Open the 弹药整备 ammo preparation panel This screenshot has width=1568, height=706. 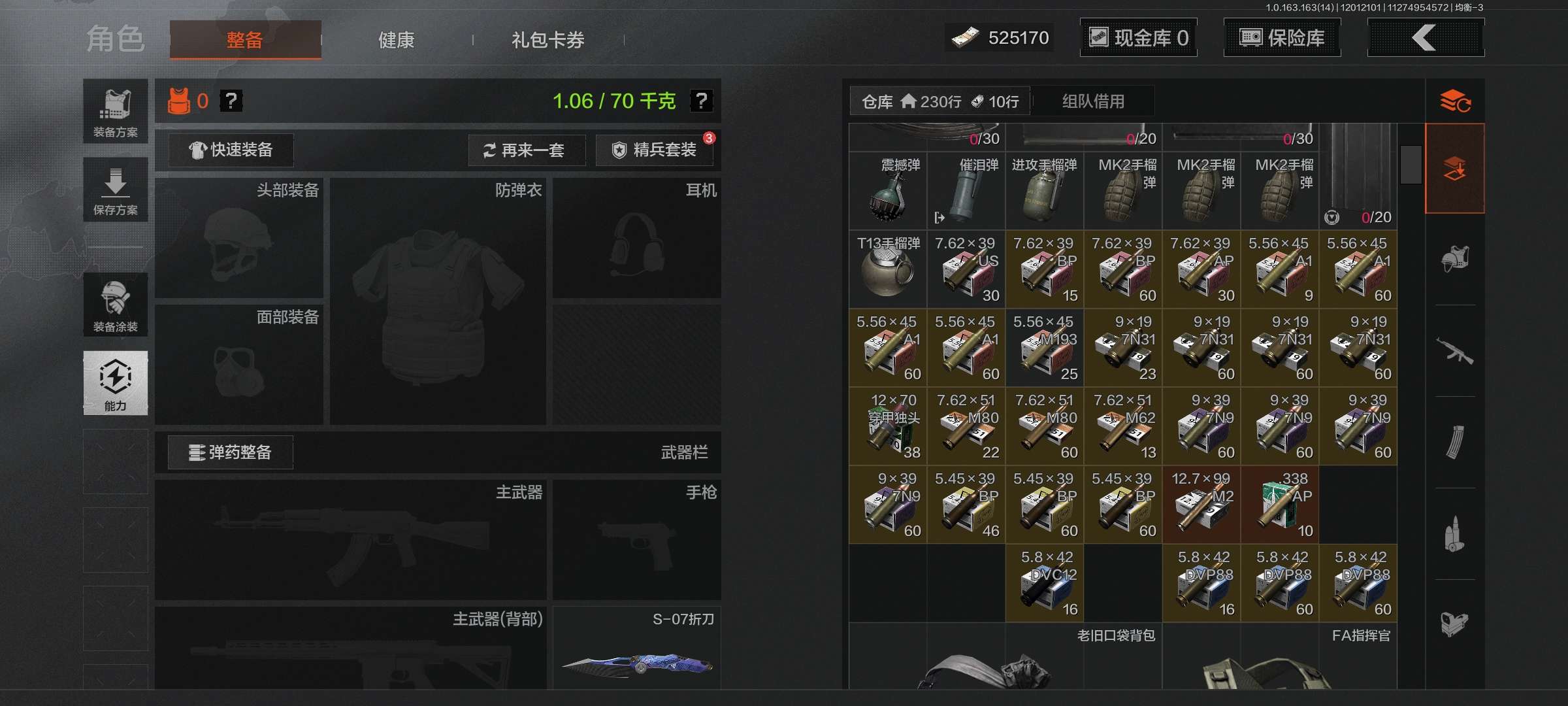click(231, 452)
